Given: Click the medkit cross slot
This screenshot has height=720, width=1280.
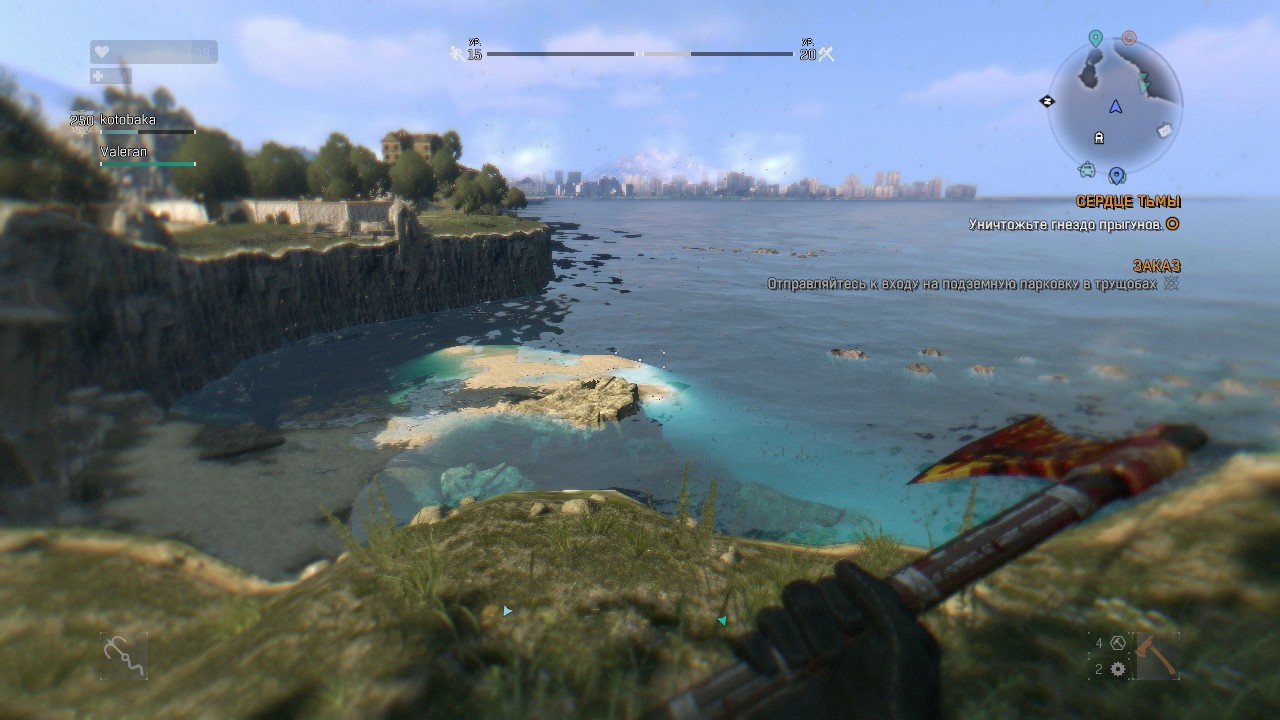Looking at the screenshot, I should (98, 76).
